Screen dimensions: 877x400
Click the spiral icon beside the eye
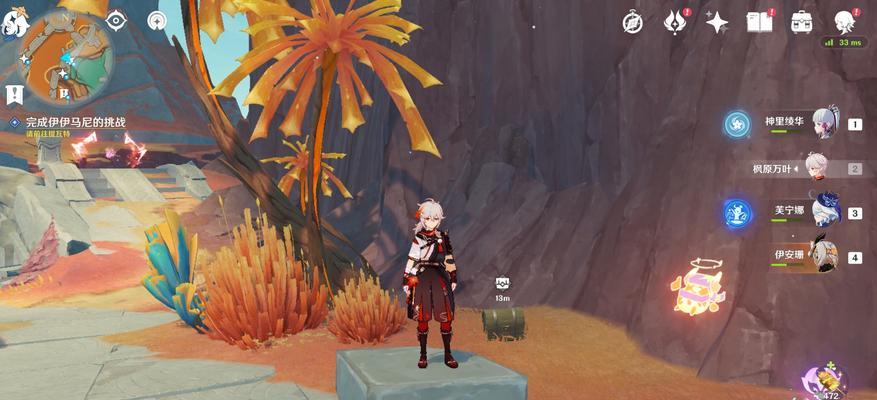157,21
